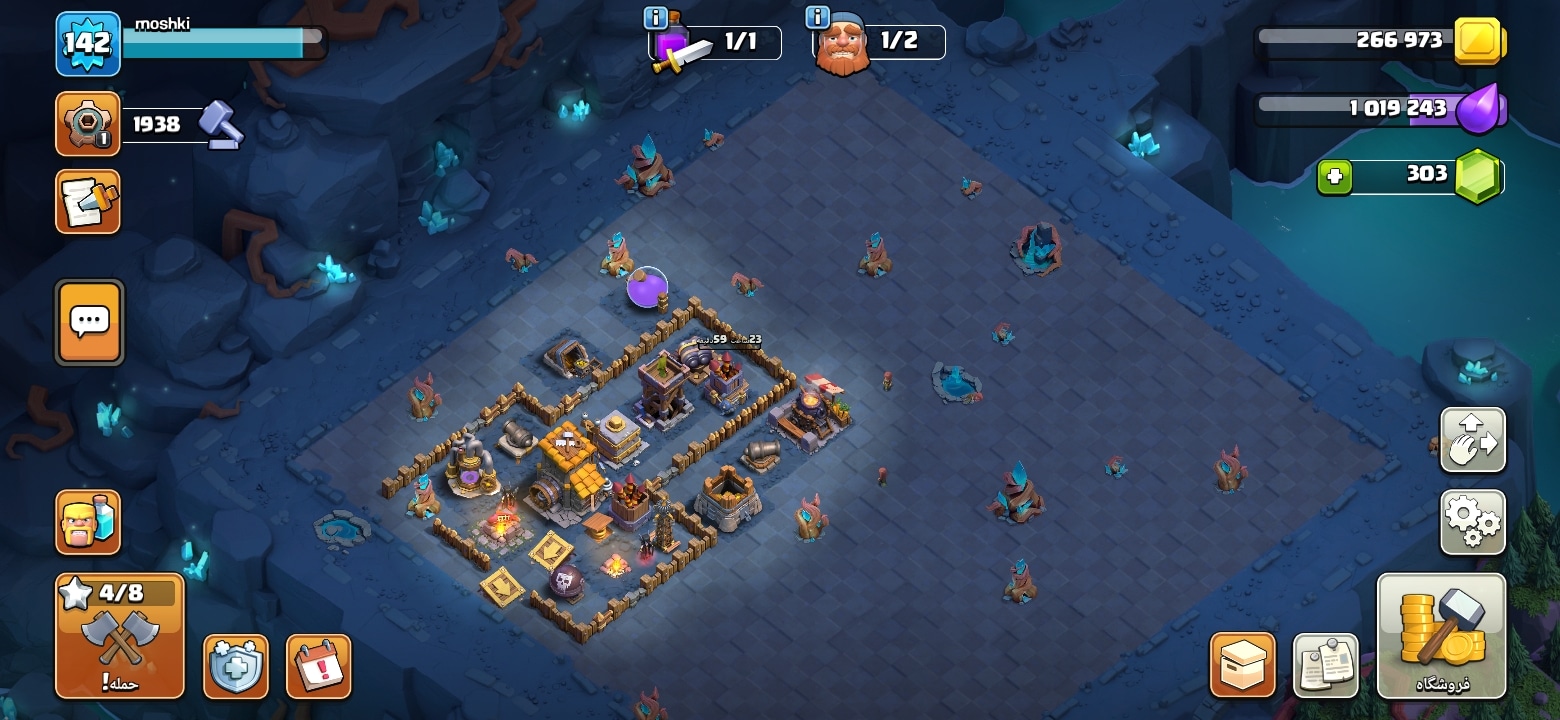Screen dimensions: 1560x720
Task: Open the settings gears
Action: (1472, 521)
